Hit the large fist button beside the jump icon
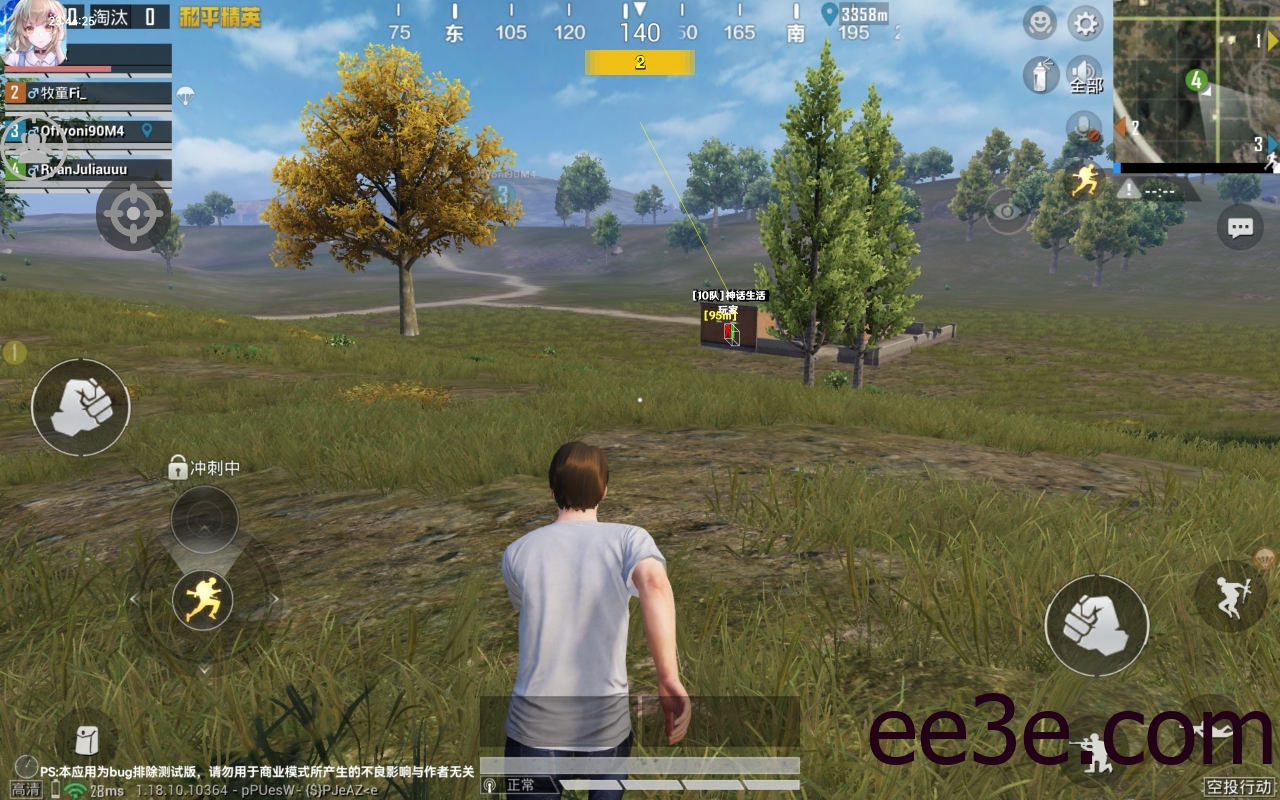The image size is (1280, 800). tap(1096, 626)
